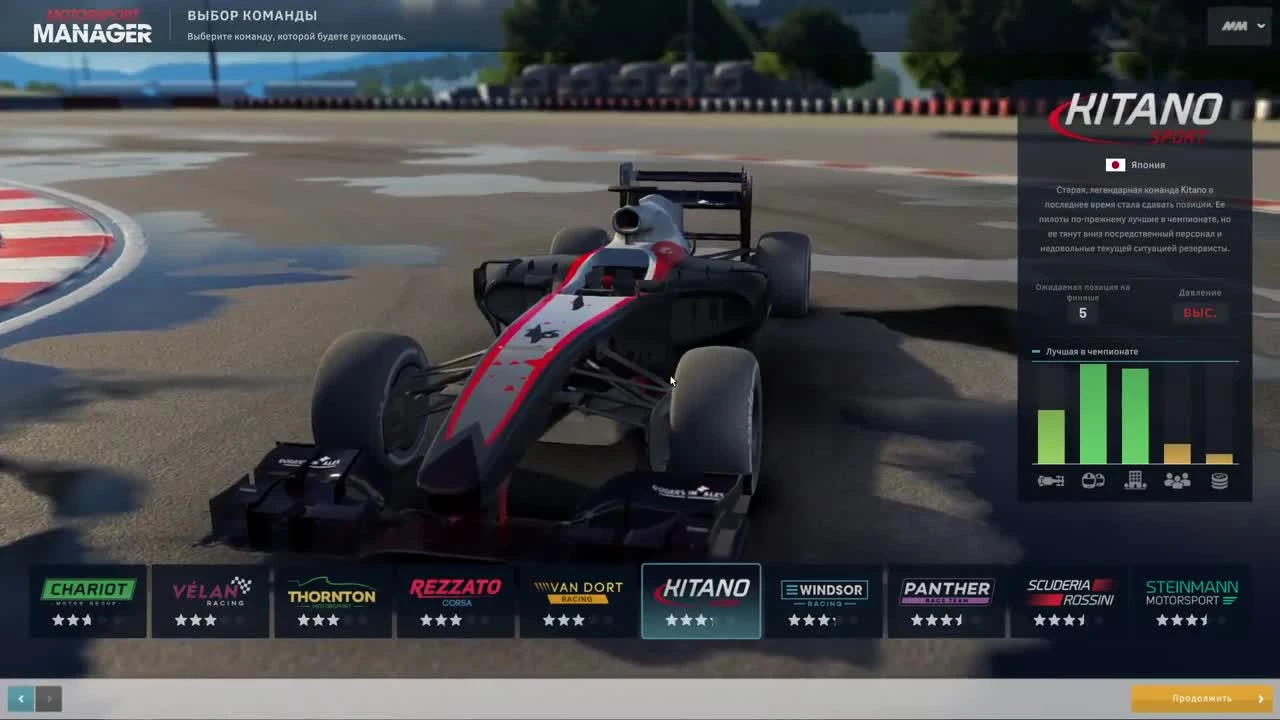Select the Windsor Racing team

tap(822, 600)
